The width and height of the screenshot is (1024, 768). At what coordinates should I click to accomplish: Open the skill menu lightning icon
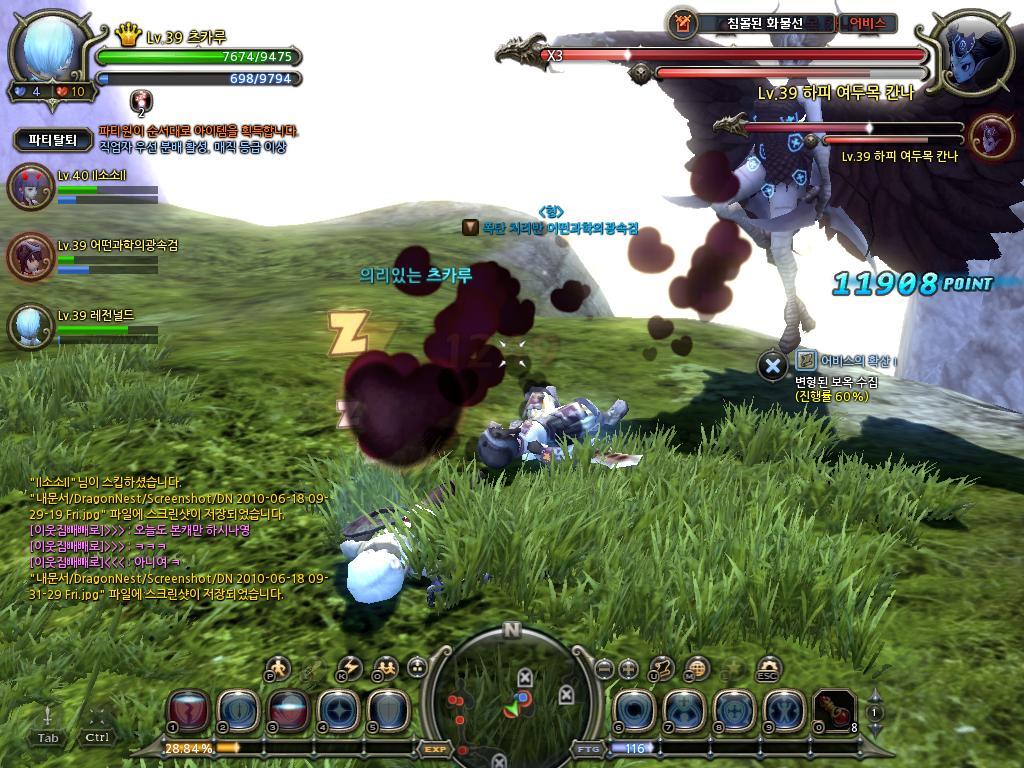click(349, 667)
